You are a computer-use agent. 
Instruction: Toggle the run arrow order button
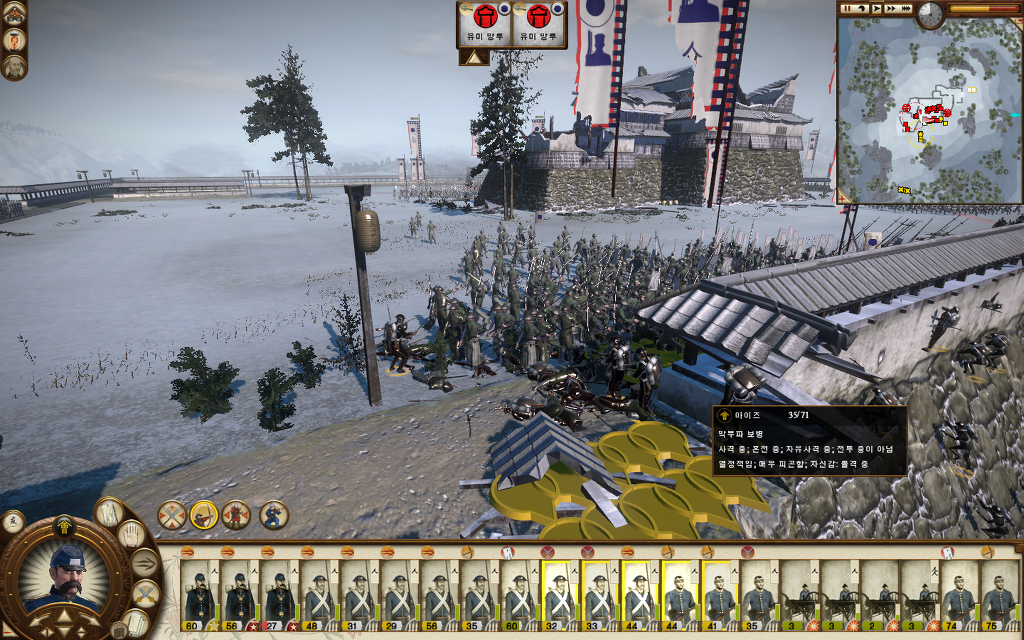point(145,563)
